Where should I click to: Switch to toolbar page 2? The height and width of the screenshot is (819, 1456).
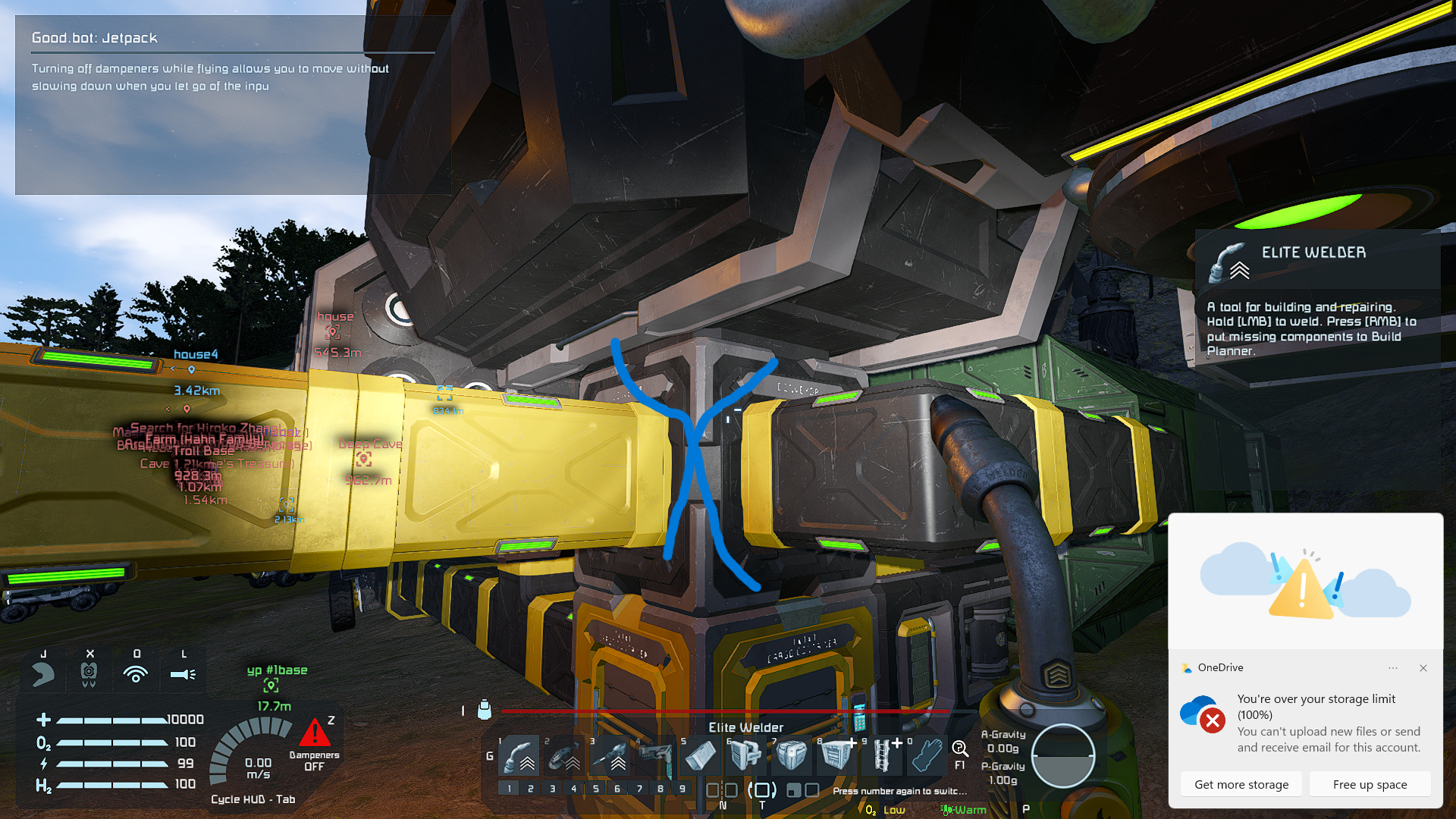coord(531,789)
